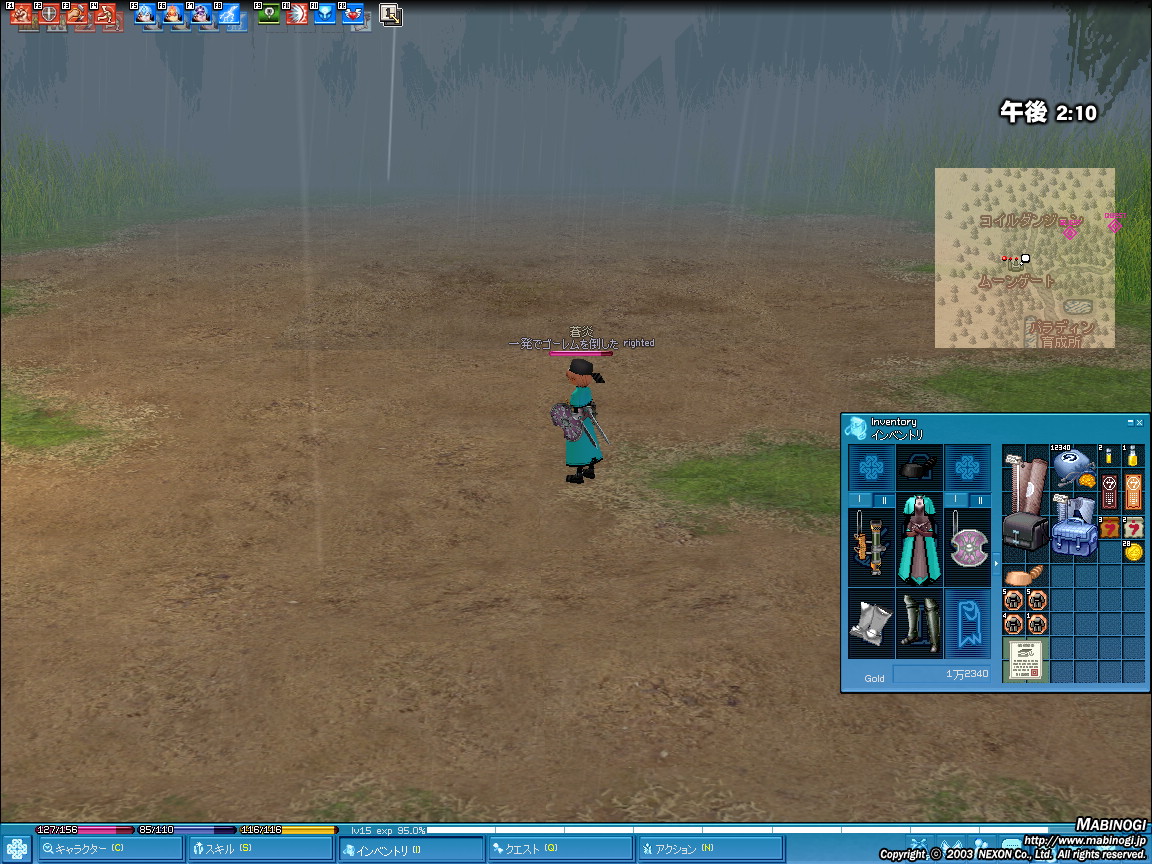Screen dimensions: 1152x864
Task: Expand the inventory side arrow
Action: (x=995, y=564)
